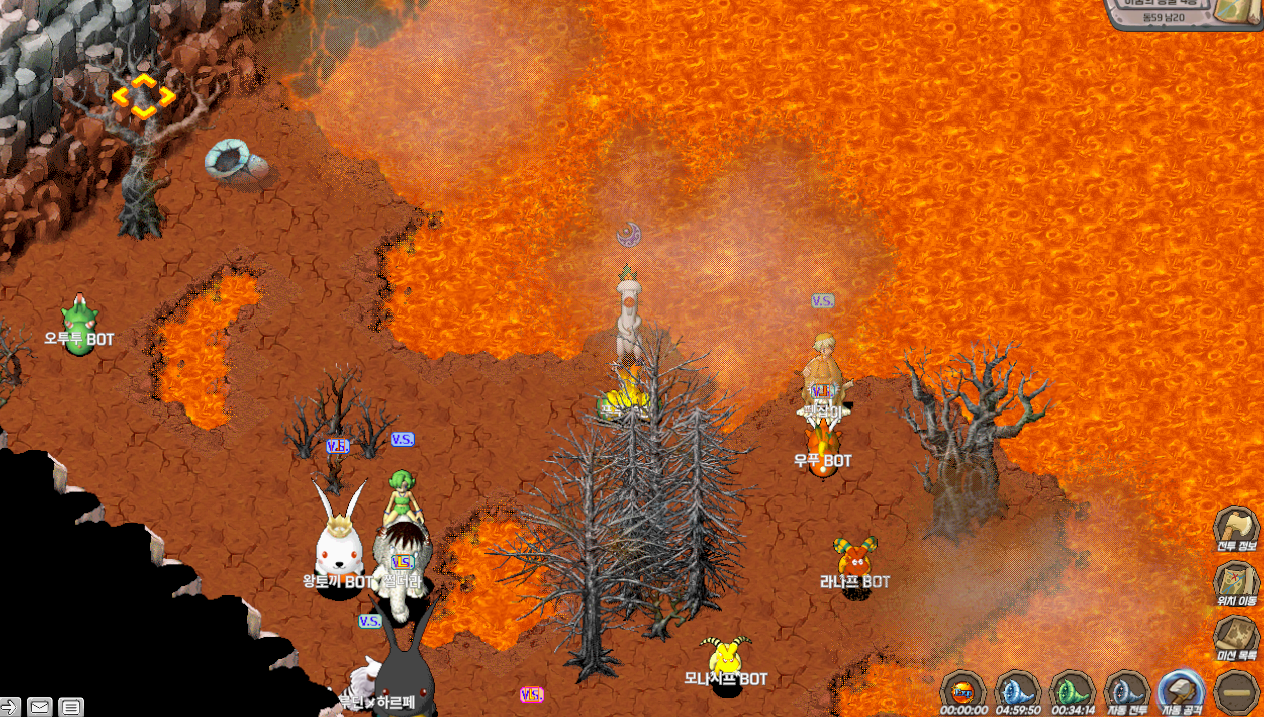The image size is (1264, 717).
Task: Select the blue horn with 04:59:50 timer
Action: pyautogui.click(x=1018, y=691)
